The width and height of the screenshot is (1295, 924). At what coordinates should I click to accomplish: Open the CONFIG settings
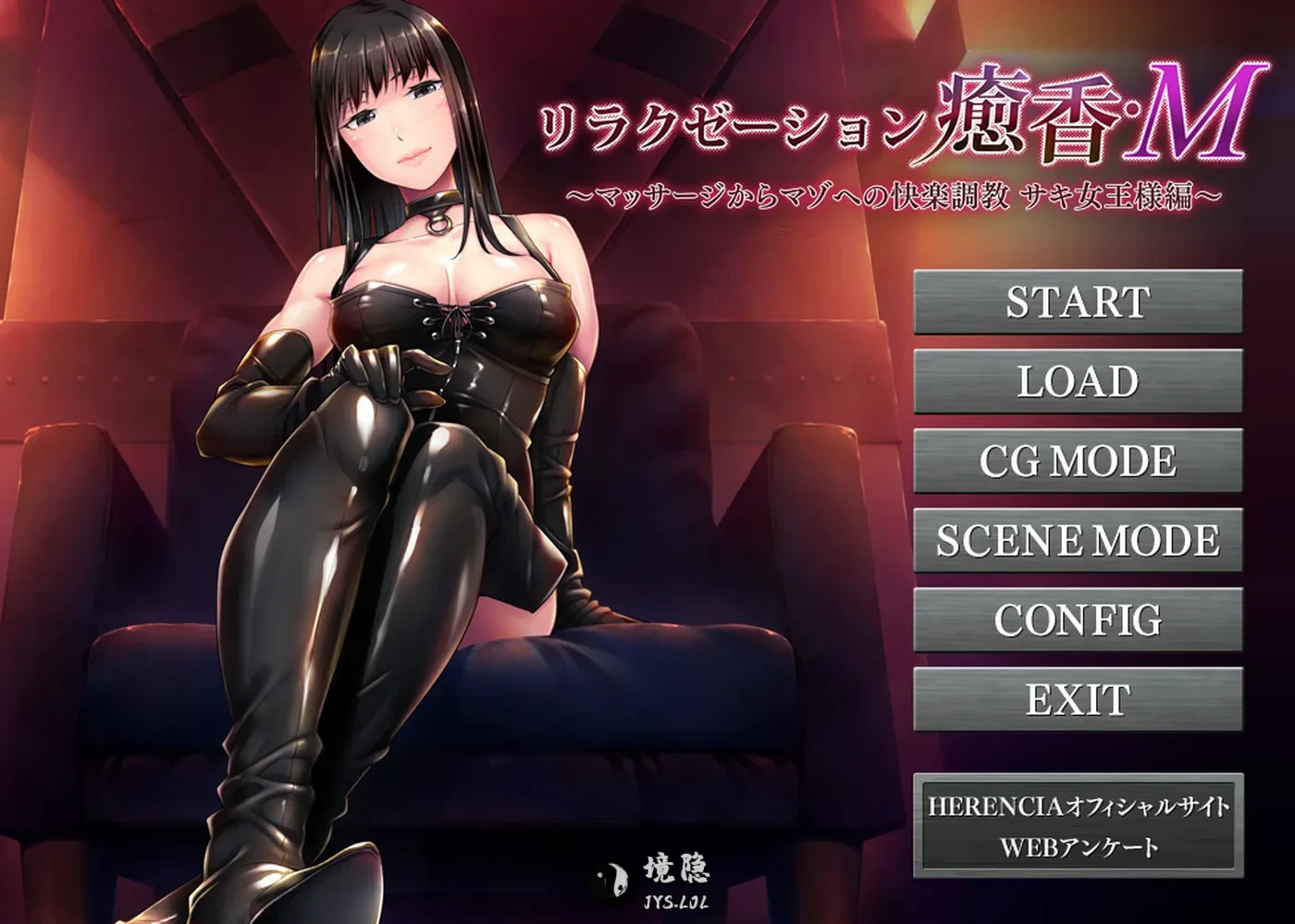[1078, 621]
